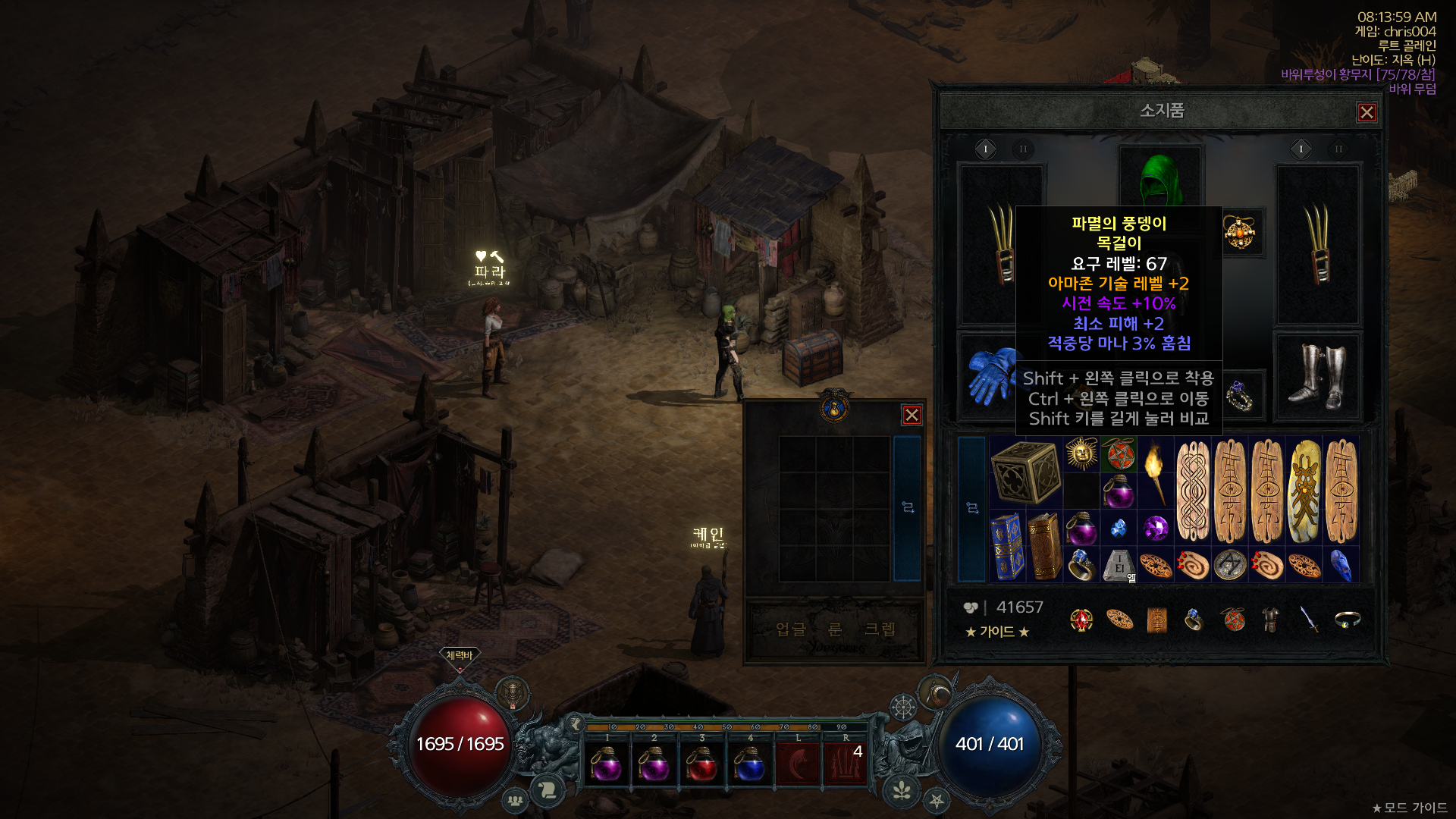Select the green hood helmet slot

(1160, 178)
